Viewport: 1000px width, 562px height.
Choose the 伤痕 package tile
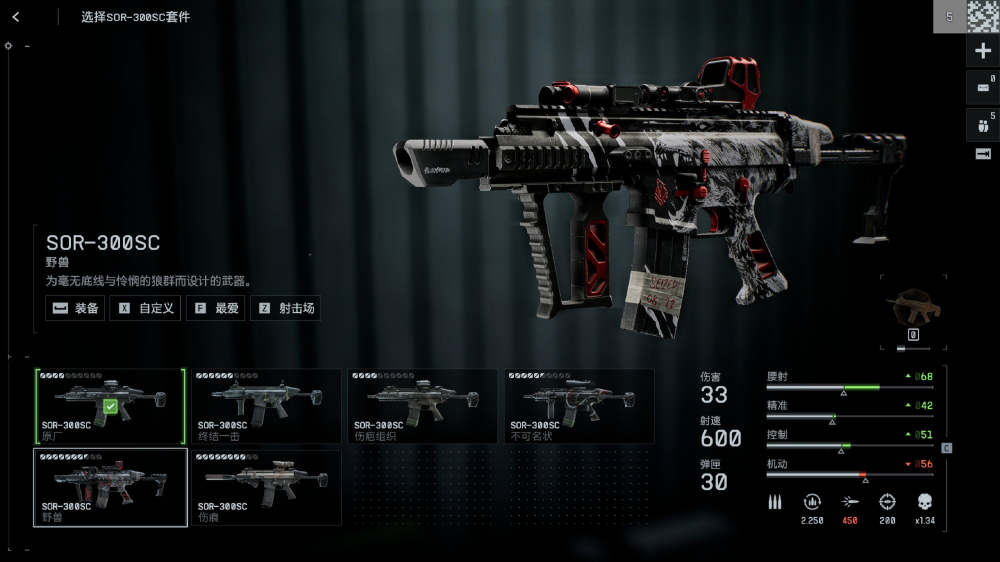click(x=266, y=487)
